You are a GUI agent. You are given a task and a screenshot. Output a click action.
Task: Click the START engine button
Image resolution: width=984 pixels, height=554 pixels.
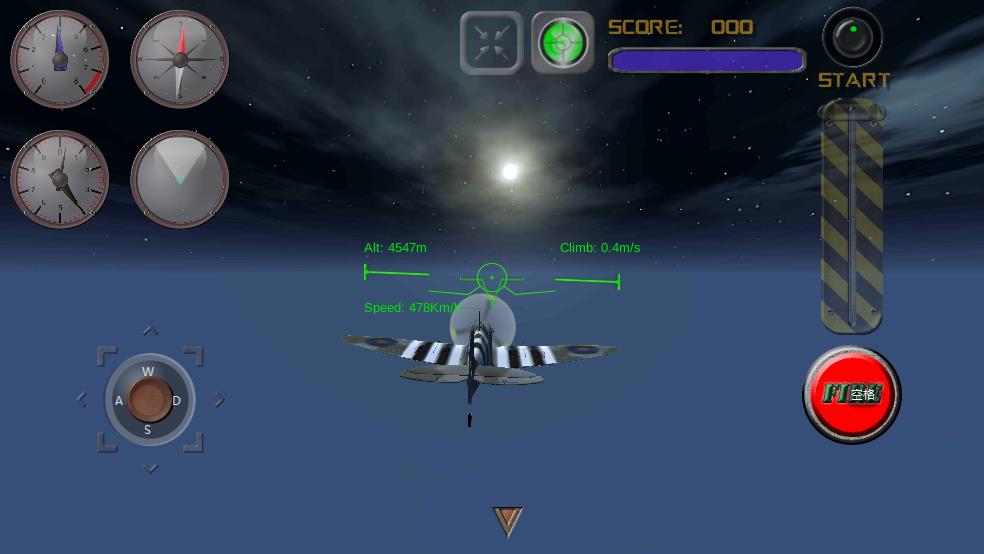852,39
